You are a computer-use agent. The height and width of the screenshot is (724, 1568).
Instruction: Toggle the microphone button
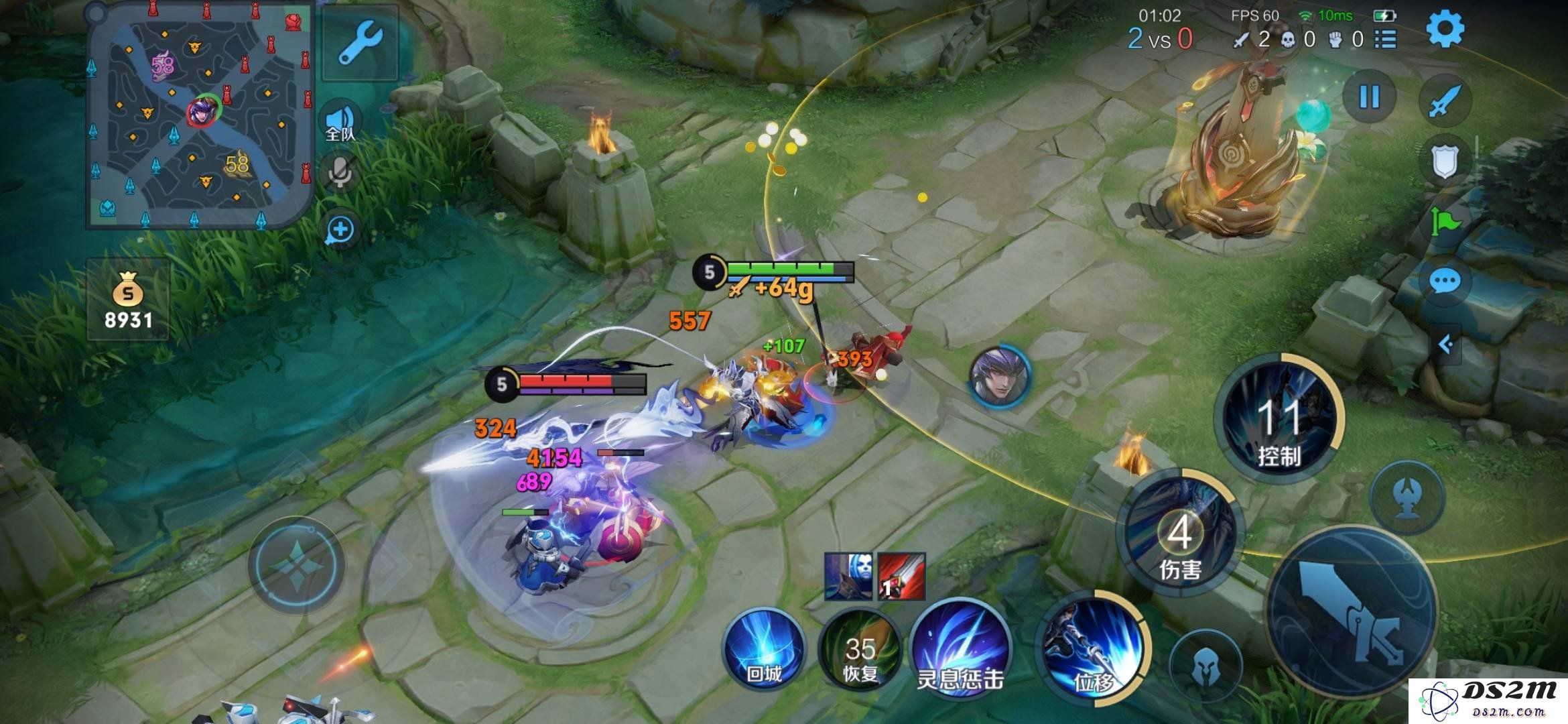tap(340, 173)
